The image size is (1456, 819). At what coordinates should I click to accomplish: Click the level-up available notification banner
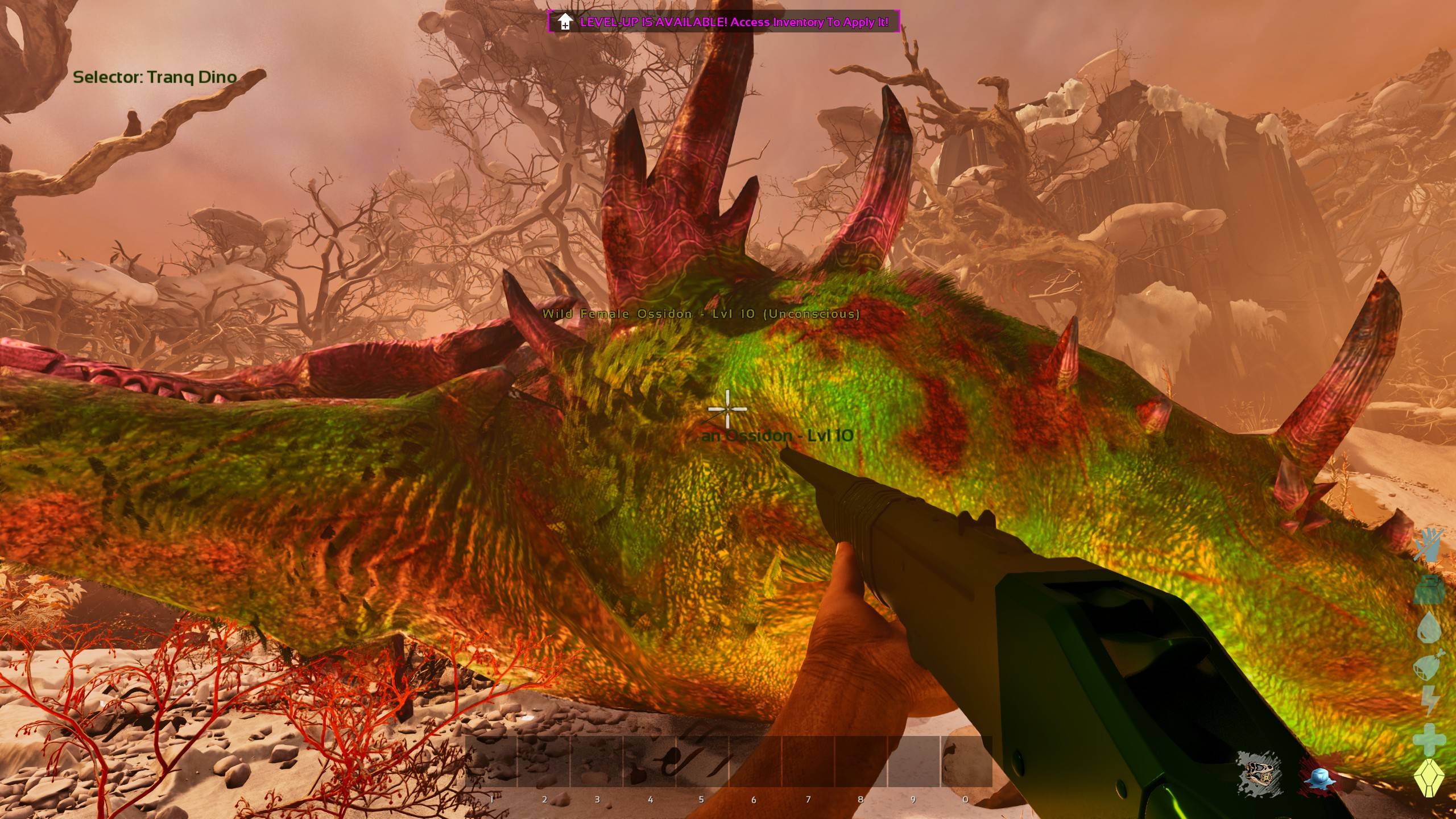(x=723, y=22)
